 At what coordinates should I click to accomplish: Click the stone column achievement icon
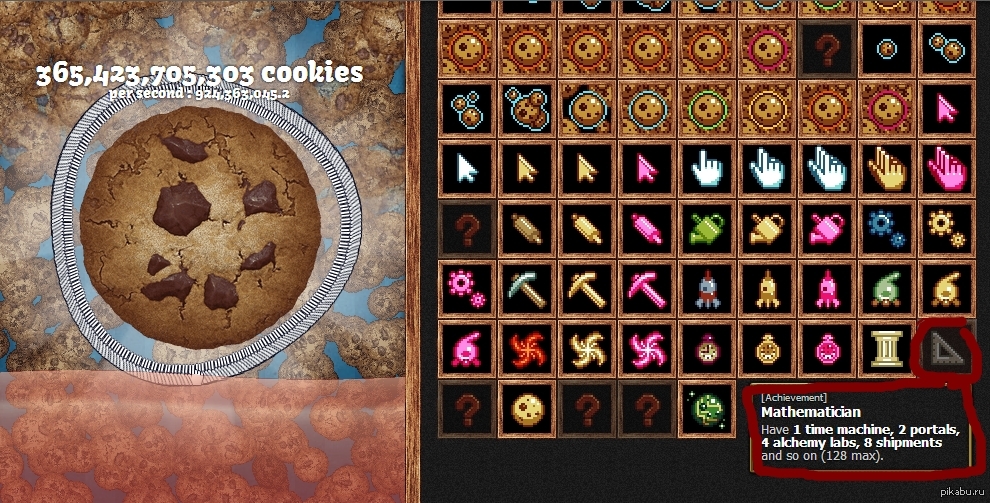coord(885,348)
